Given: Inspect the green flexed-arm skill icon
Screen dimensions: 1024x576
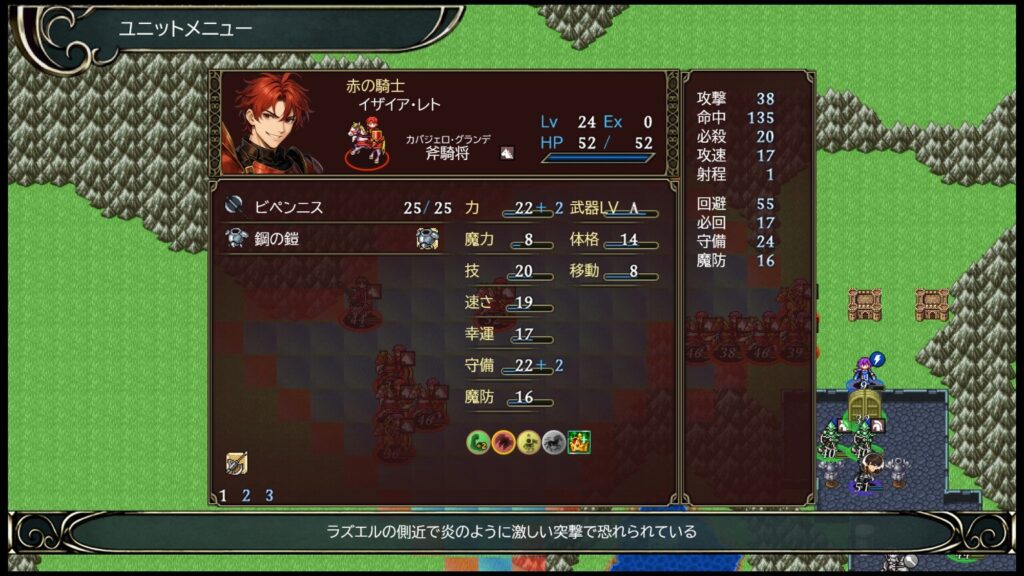Looking at the screenshot, I should tap(478, 441).
